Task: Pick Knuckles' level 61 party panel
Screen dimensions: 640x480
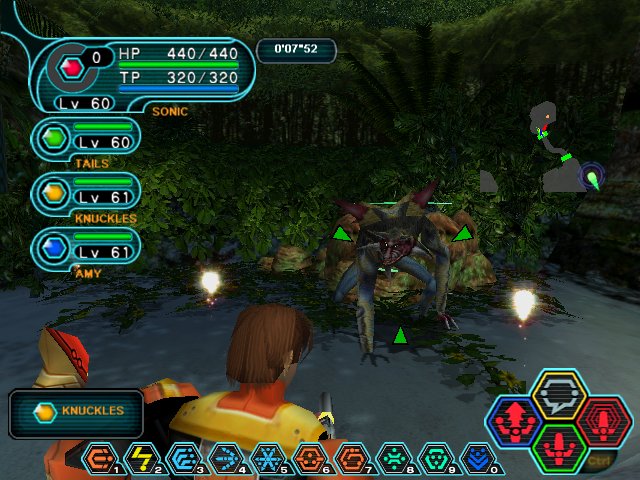Action: tap(86, 193)
